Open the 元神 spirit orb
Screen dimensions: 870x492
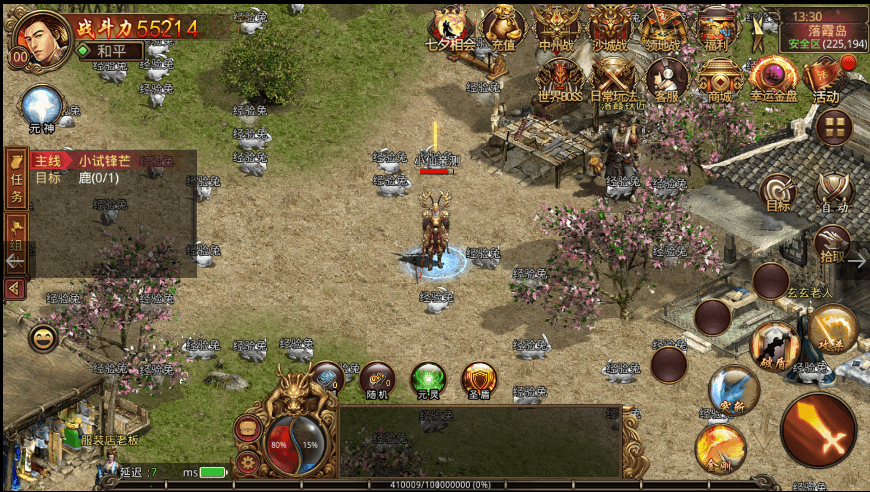tap(43, 106)
